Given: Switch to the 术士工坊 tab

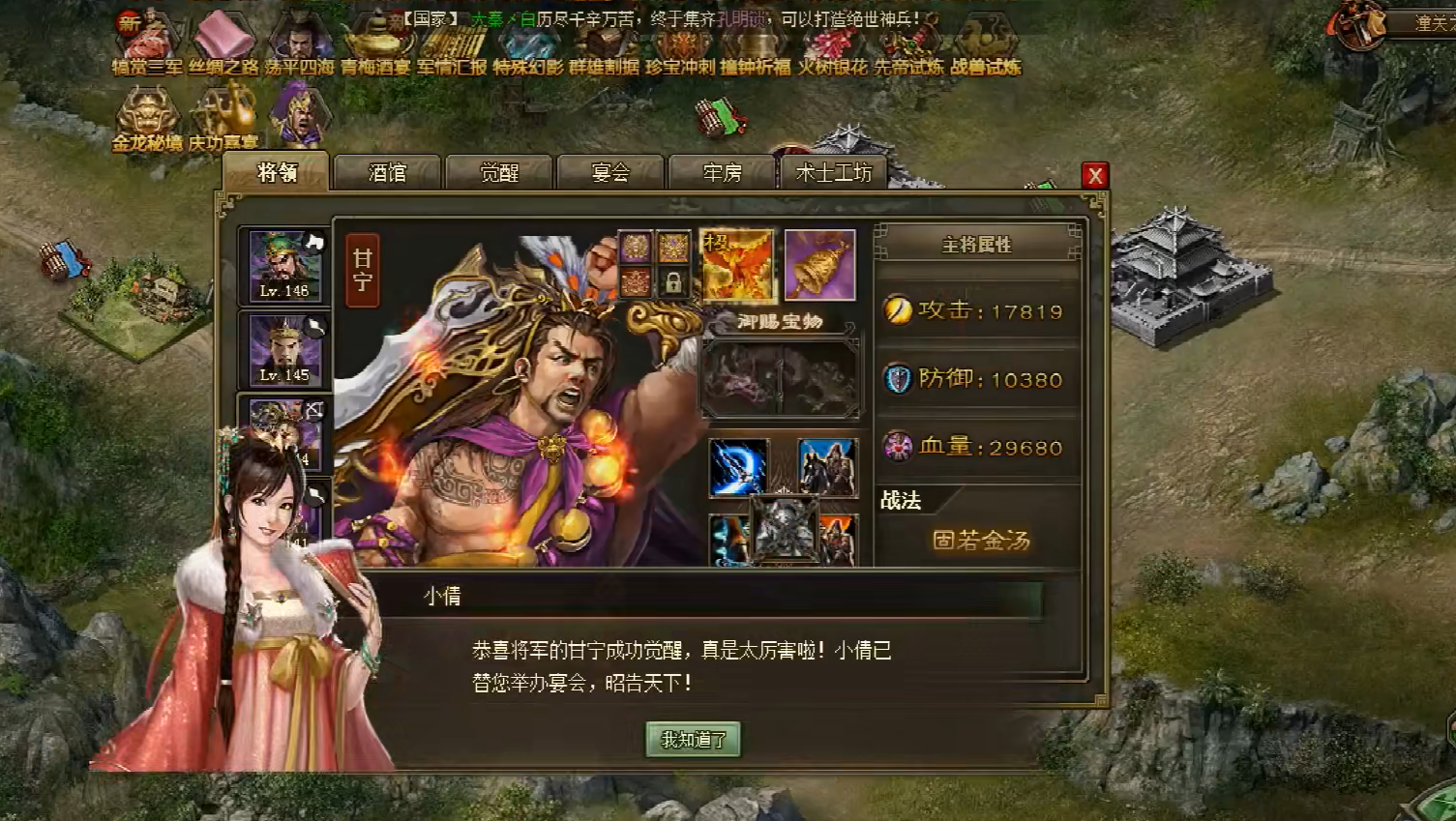Looking at the screenshot, I should [834, 174].
